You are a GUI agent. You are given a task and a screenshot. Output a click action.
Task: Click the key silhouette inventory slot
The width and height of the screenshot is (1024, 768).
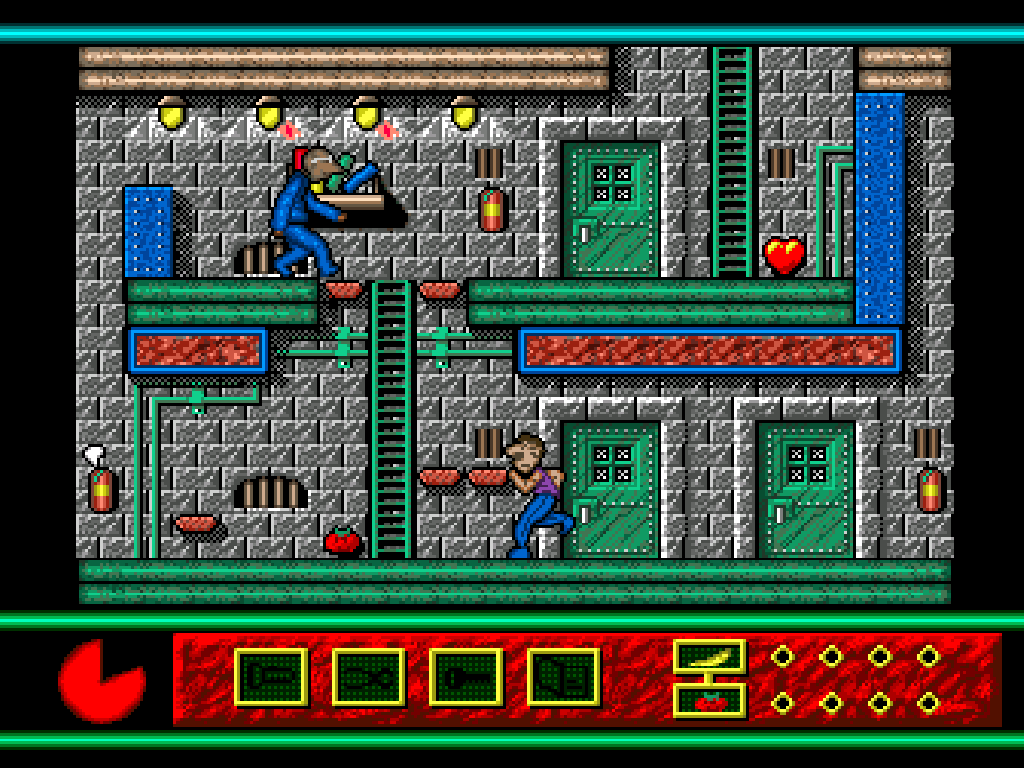pyautogui.click(x=466, y=677)
